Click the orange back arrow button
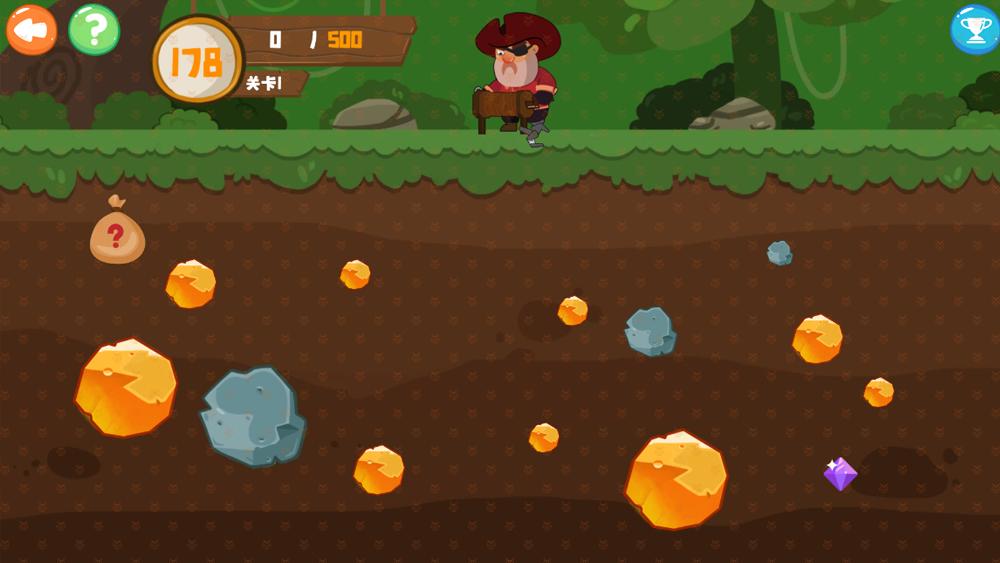The image size is (1000, 563). point(32,30)
